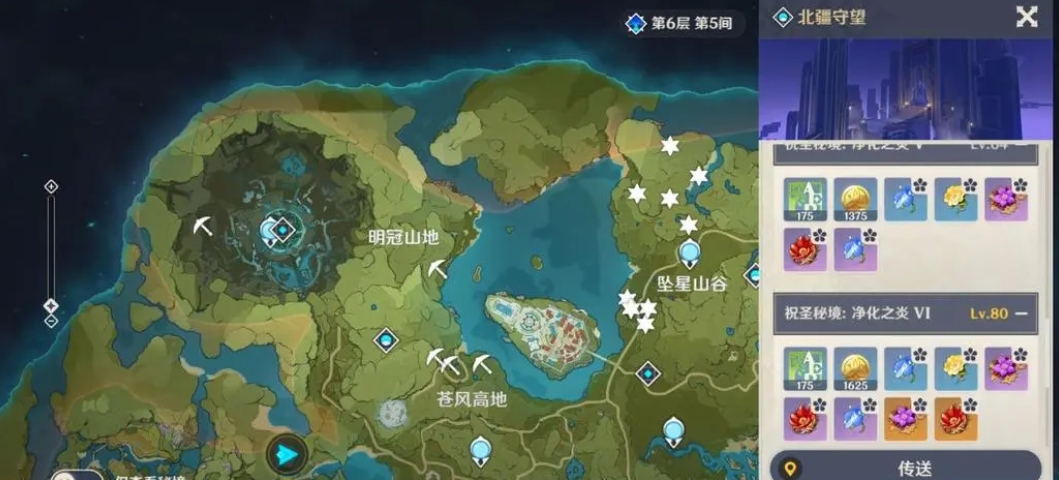Screen dimensions: 1059x480
Task: Click the map zoom slider handle
Action: click(x=51, y=305)
